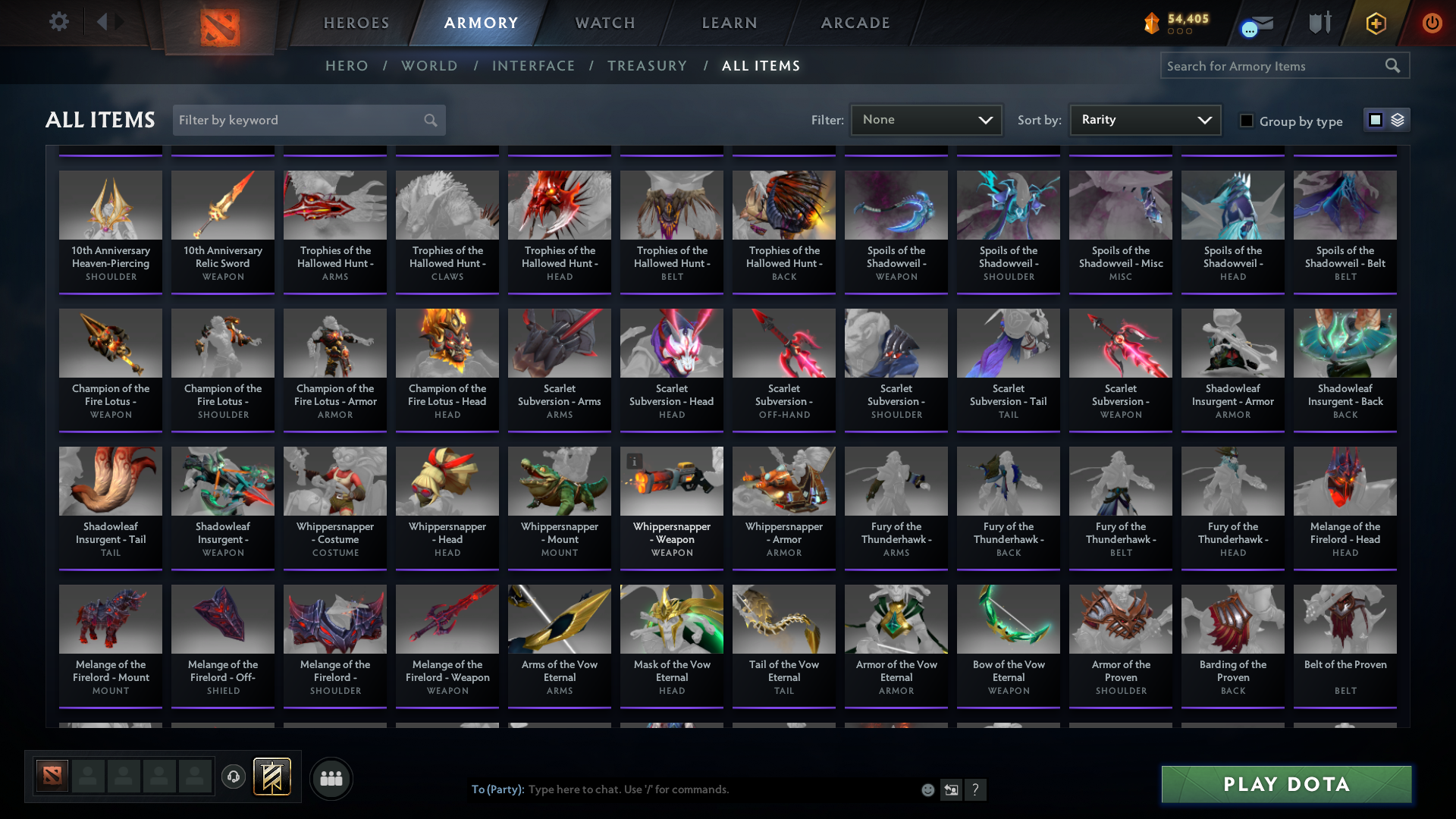Click the shield and sword battle pass icon
1456x819 pixels.
pyautogui.click(x=1319, y=23)
